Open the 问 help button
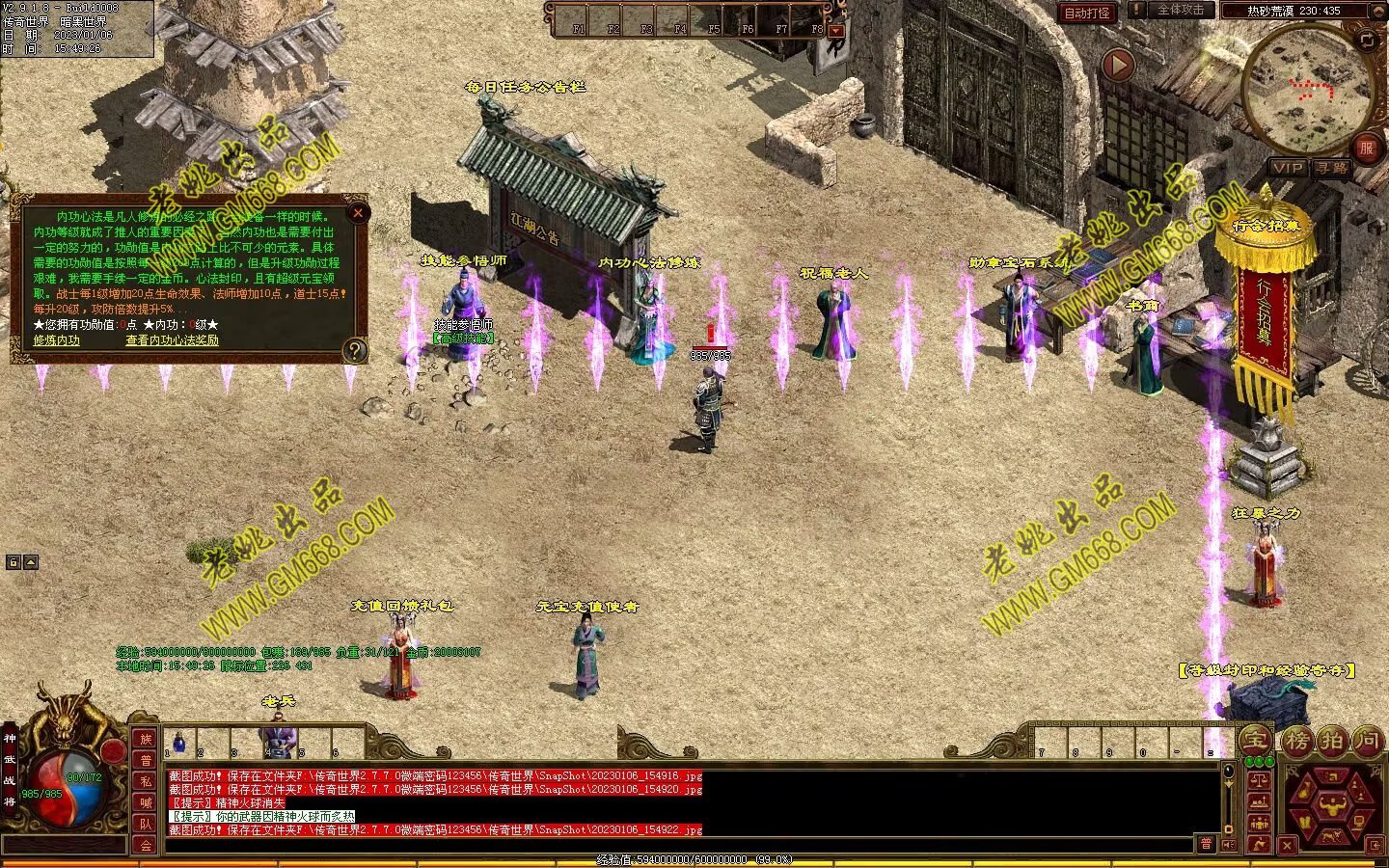This screenshot has width=1389, height=868. tap(1366, 741)
